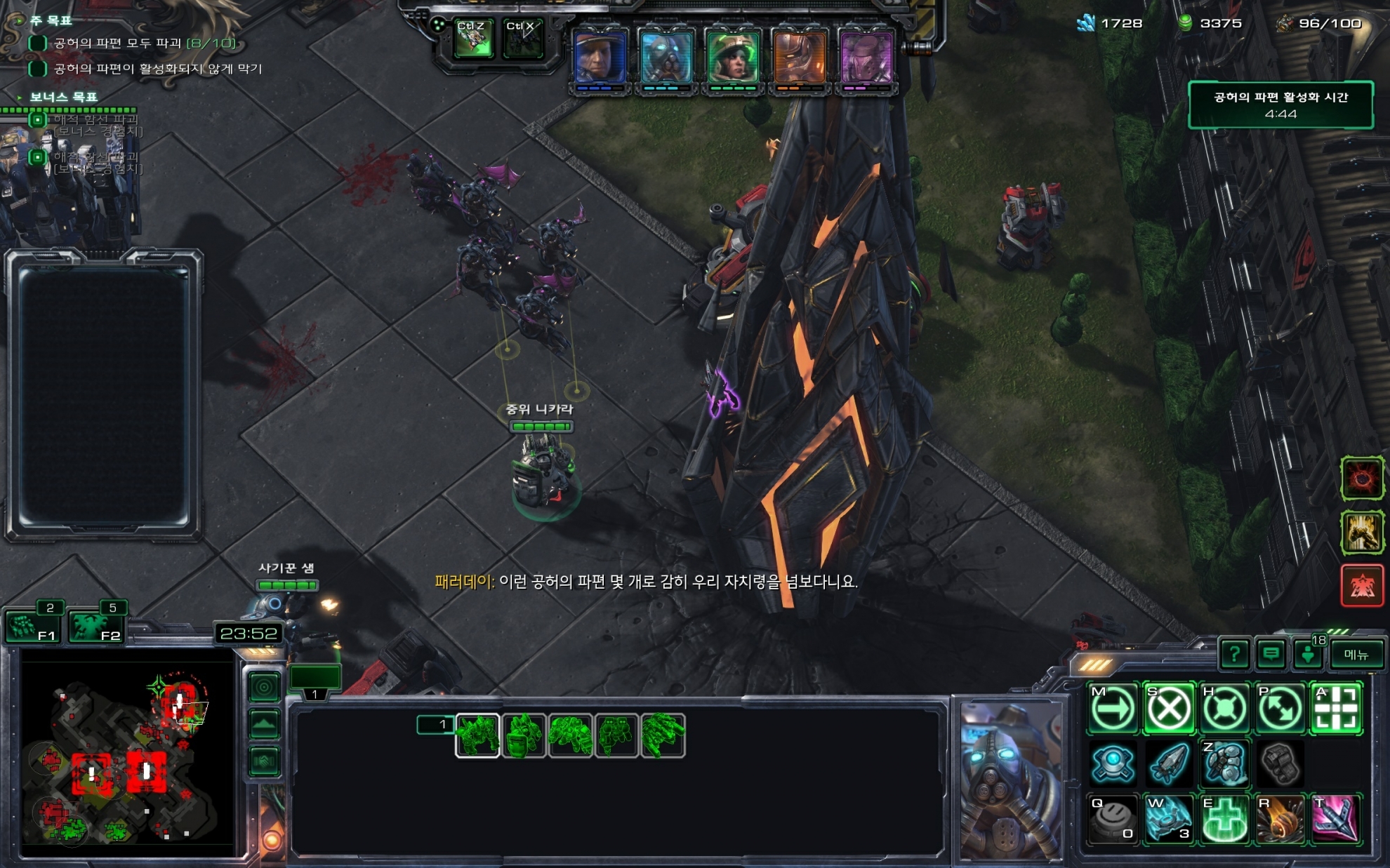Select idle workers with the F1 button

tap(32, 626)
